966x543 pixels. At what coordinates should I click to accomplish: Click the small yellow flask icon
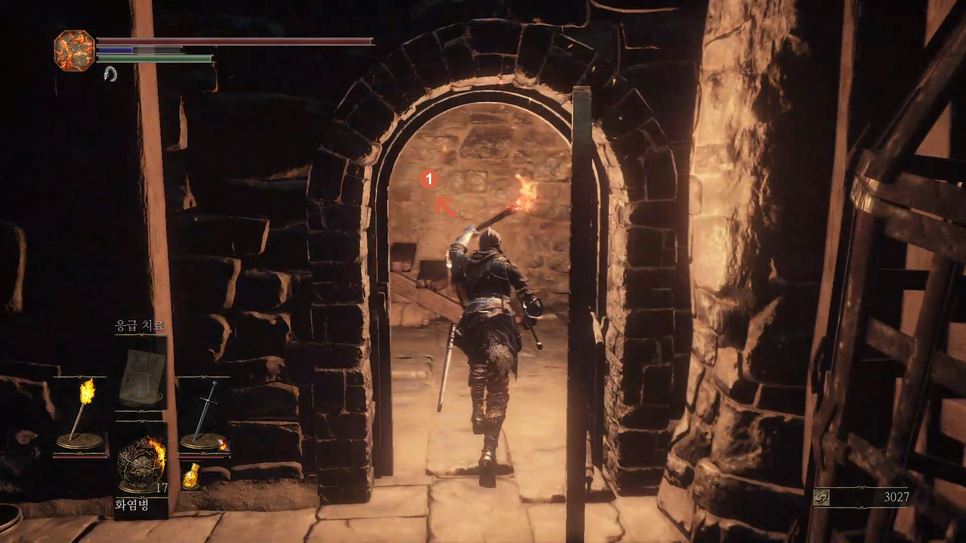191,476
